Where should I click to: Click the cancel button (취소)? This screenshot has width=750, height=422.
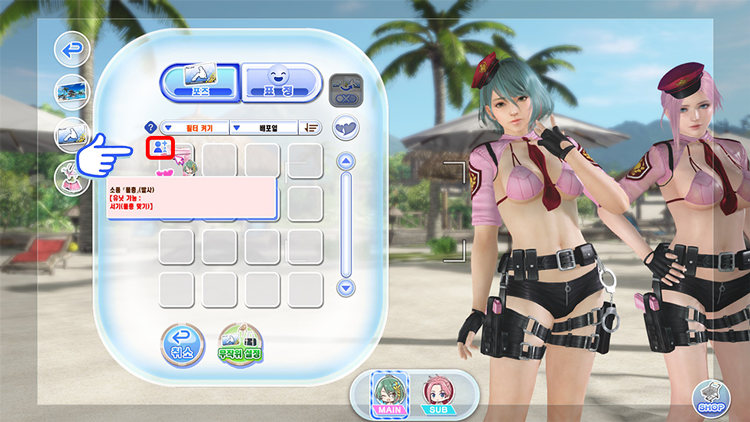(182, 345)
